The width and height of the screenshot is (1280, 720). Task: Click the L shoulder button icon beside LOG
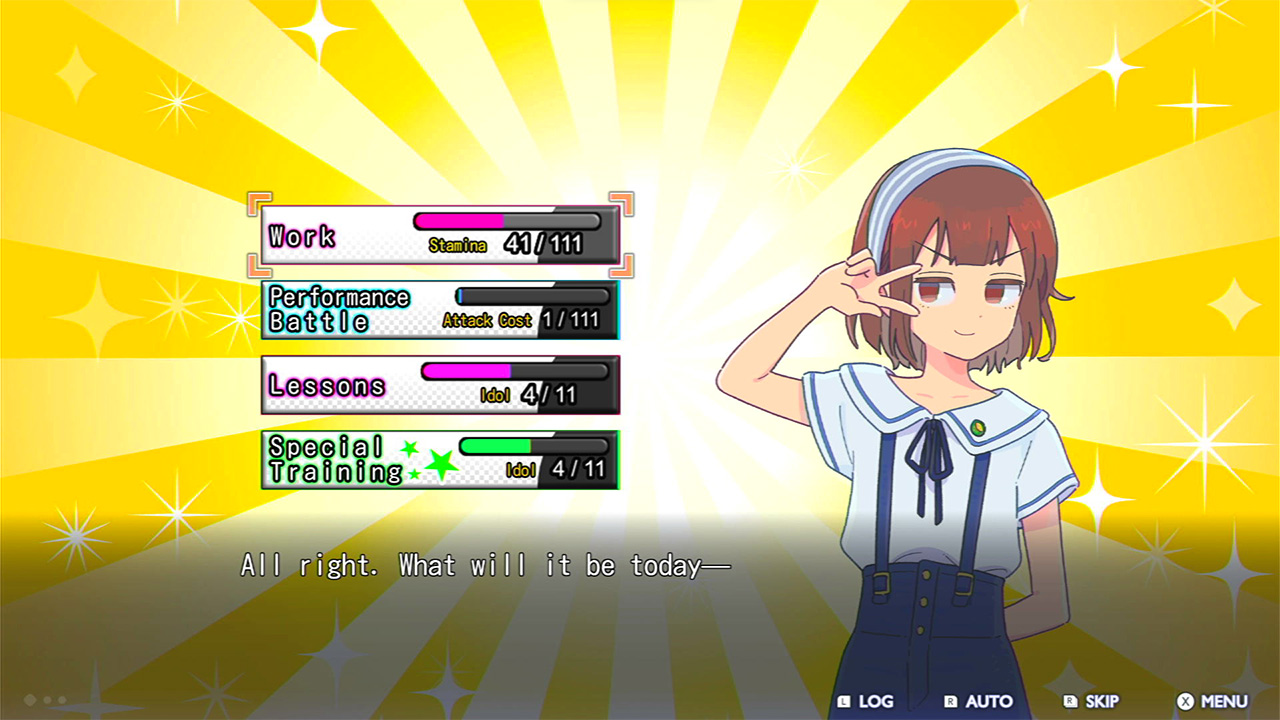tap(846, 701)
